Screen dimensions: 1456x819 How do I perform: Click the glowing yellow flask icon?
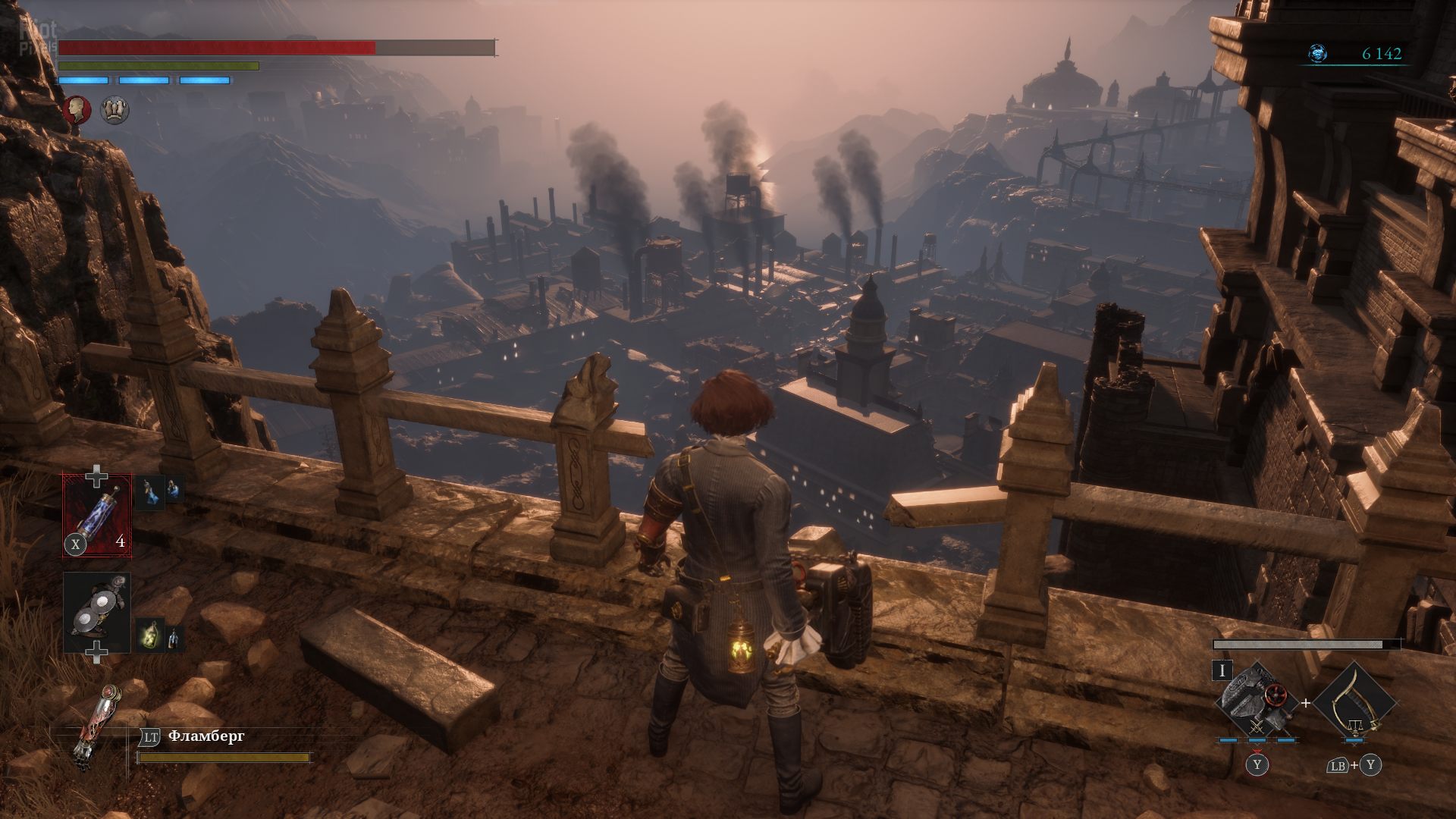[x=149, y=632]
